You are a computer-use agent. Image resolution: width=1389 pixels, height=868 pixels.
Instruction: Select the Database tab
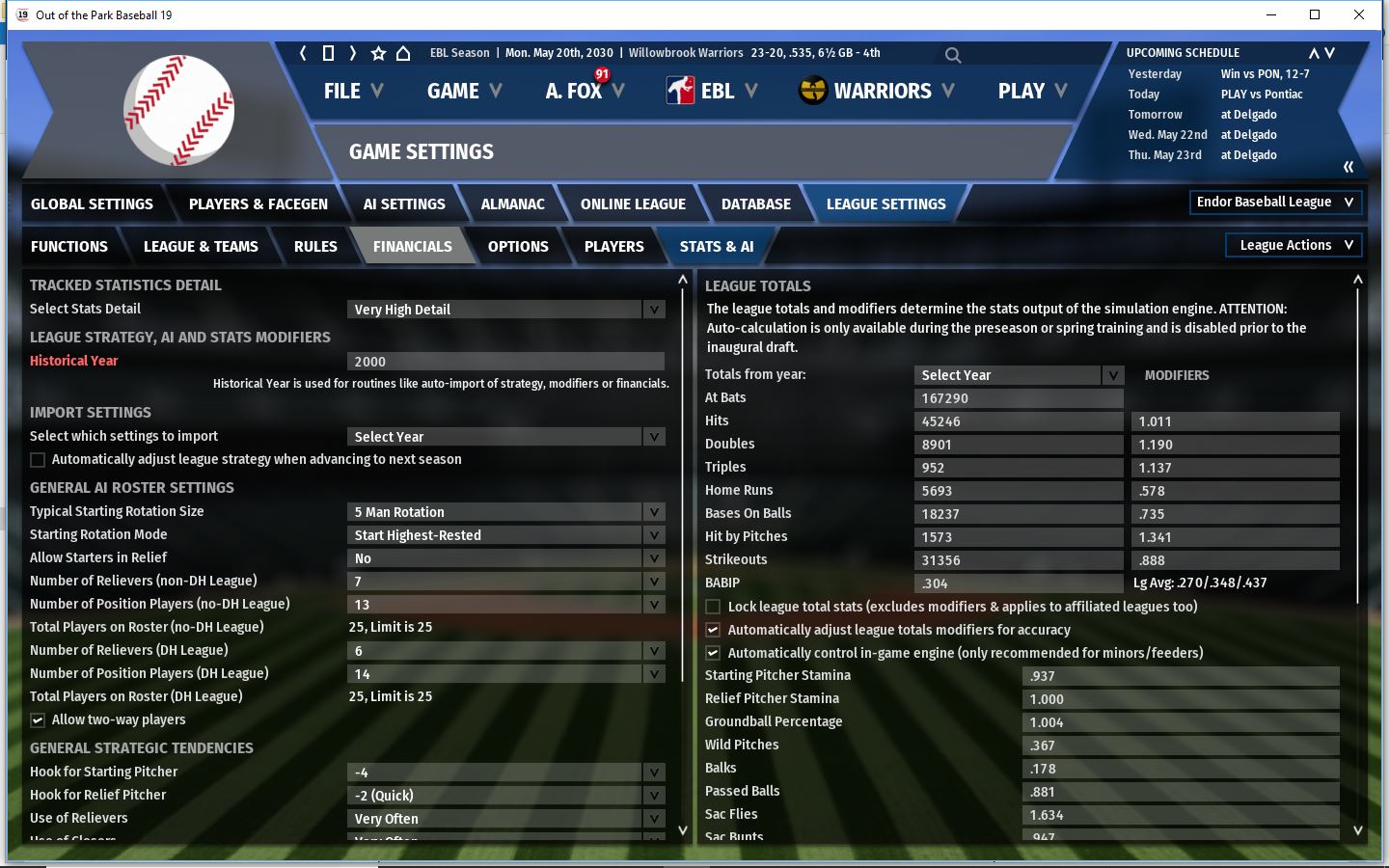point(755,204)
